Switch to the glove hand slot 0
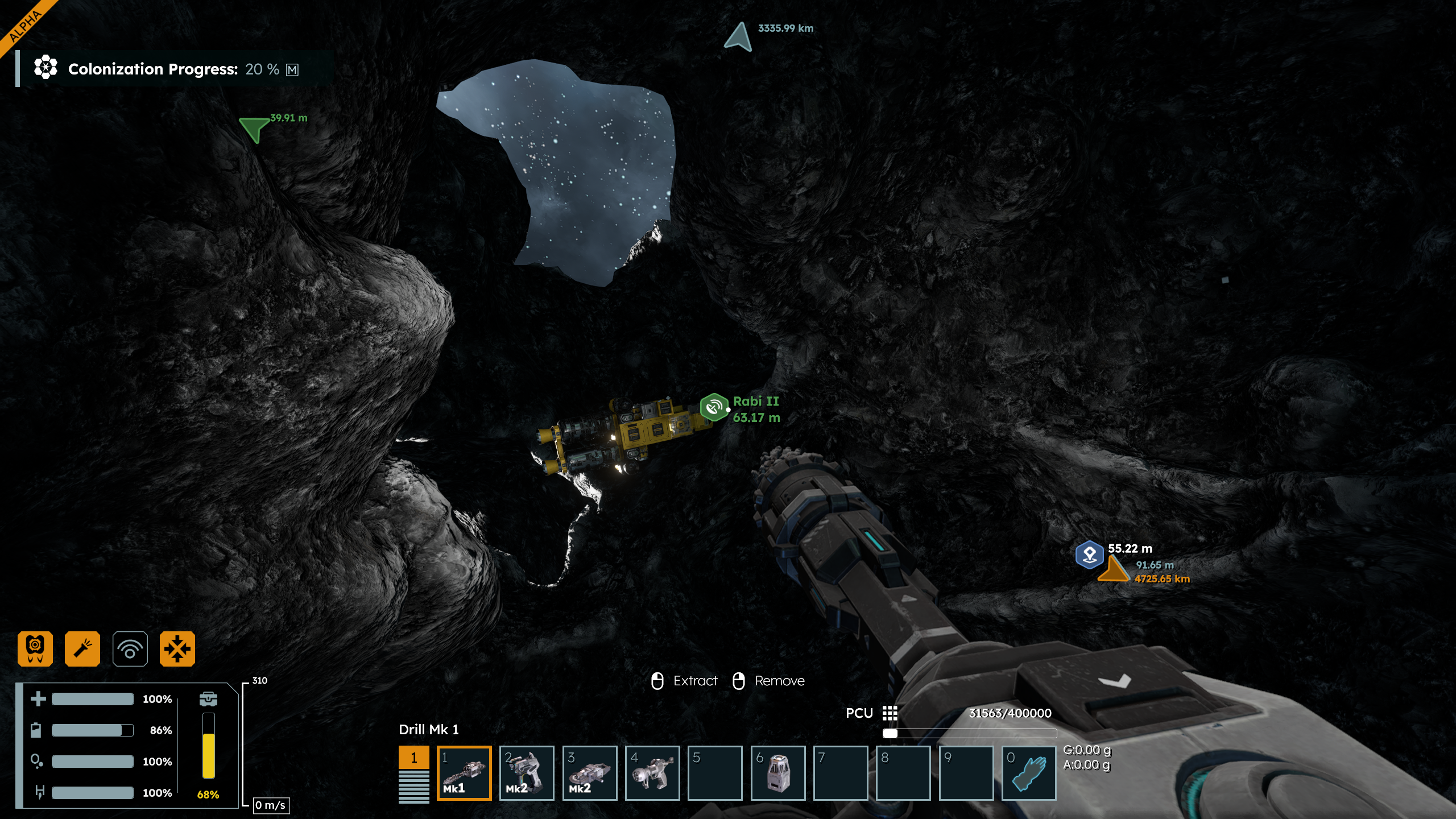Screen dimensions: 1456x819 [x=1028, y=772]
